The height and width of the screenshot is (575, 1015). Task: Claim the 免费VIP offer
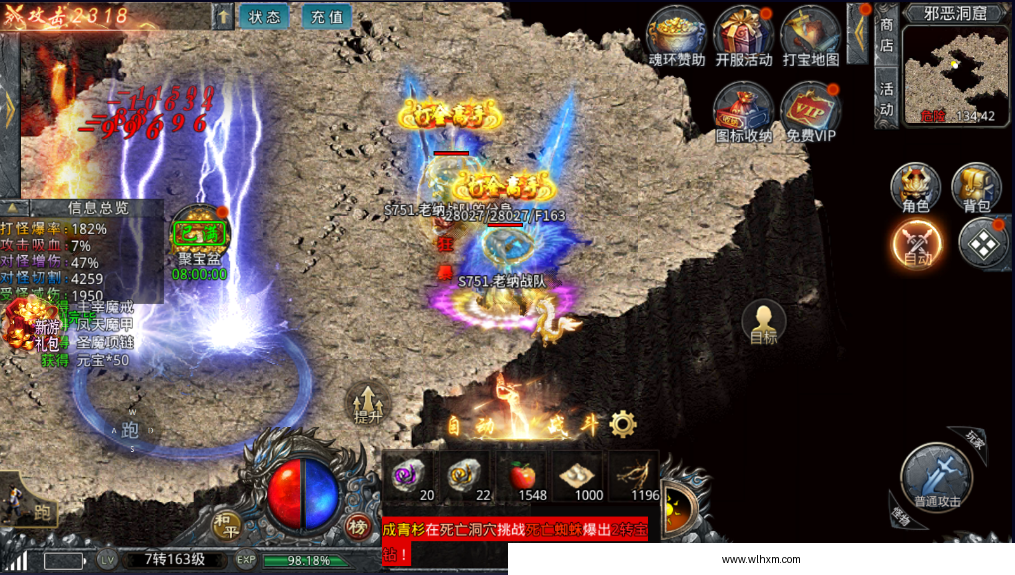click(x=811, y=108)
